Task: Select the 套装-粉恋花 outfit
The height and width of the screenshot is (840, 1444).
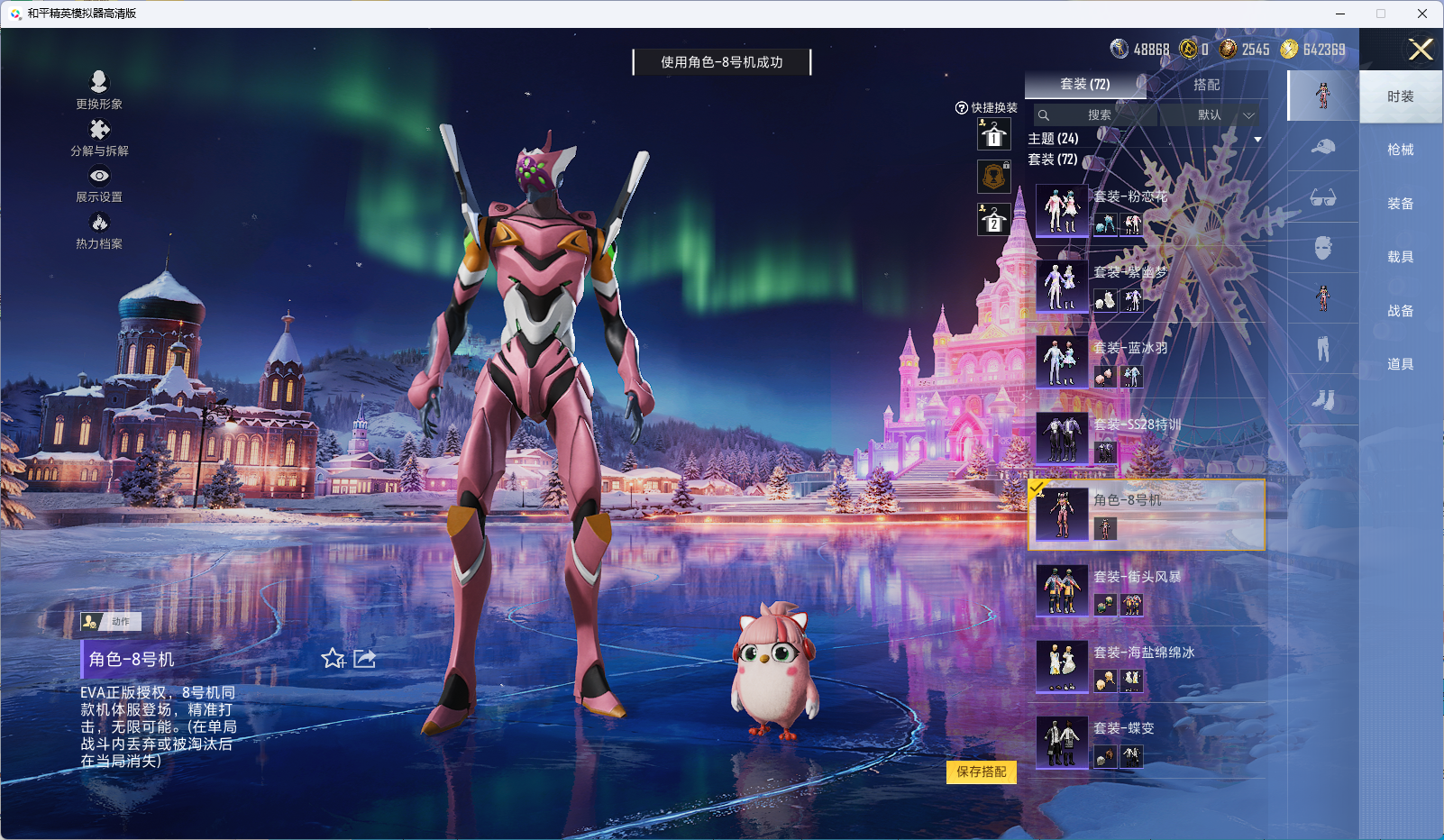Action: [1146, 211]
